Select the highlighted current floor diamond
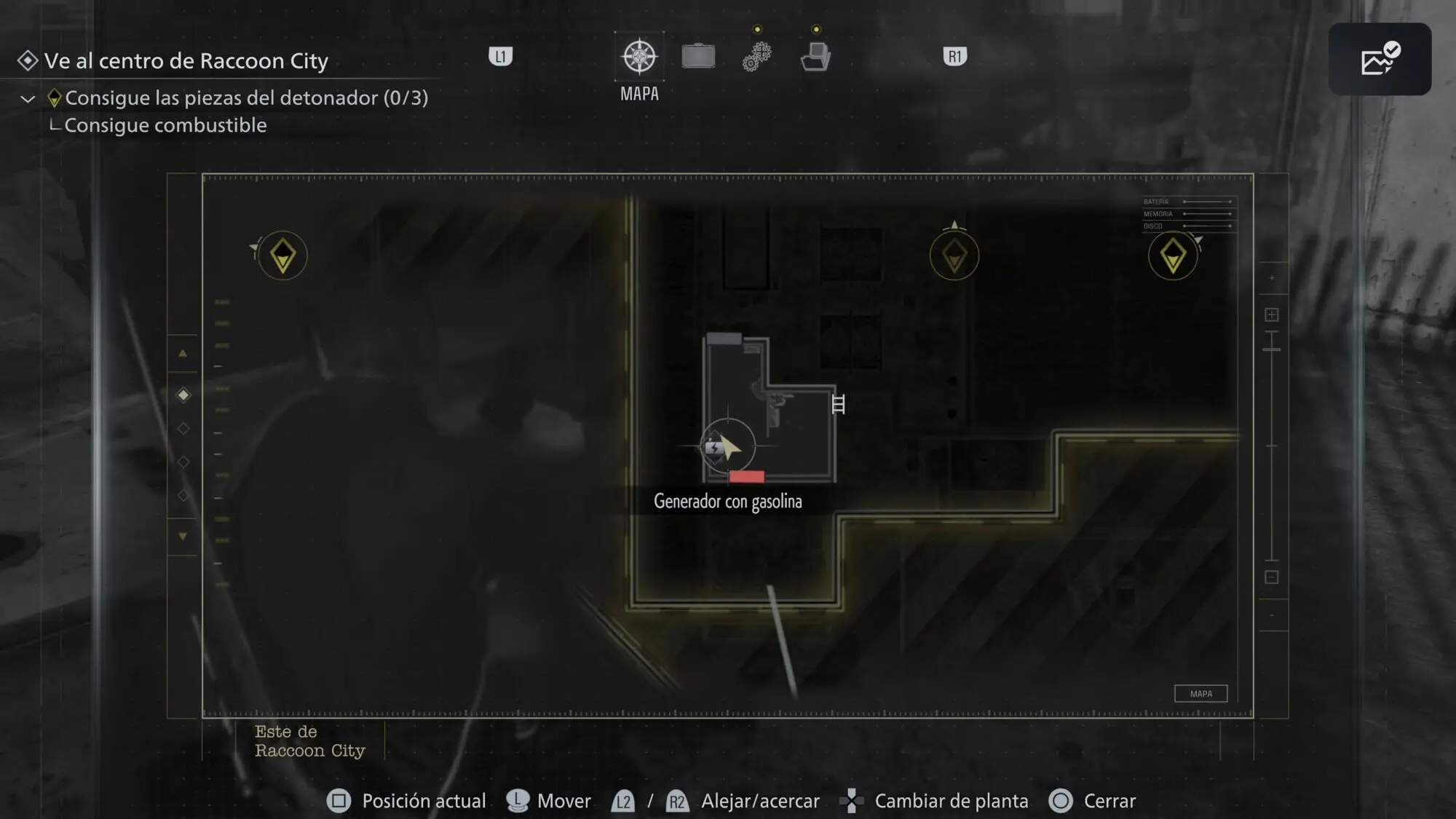 coord(183,395)
